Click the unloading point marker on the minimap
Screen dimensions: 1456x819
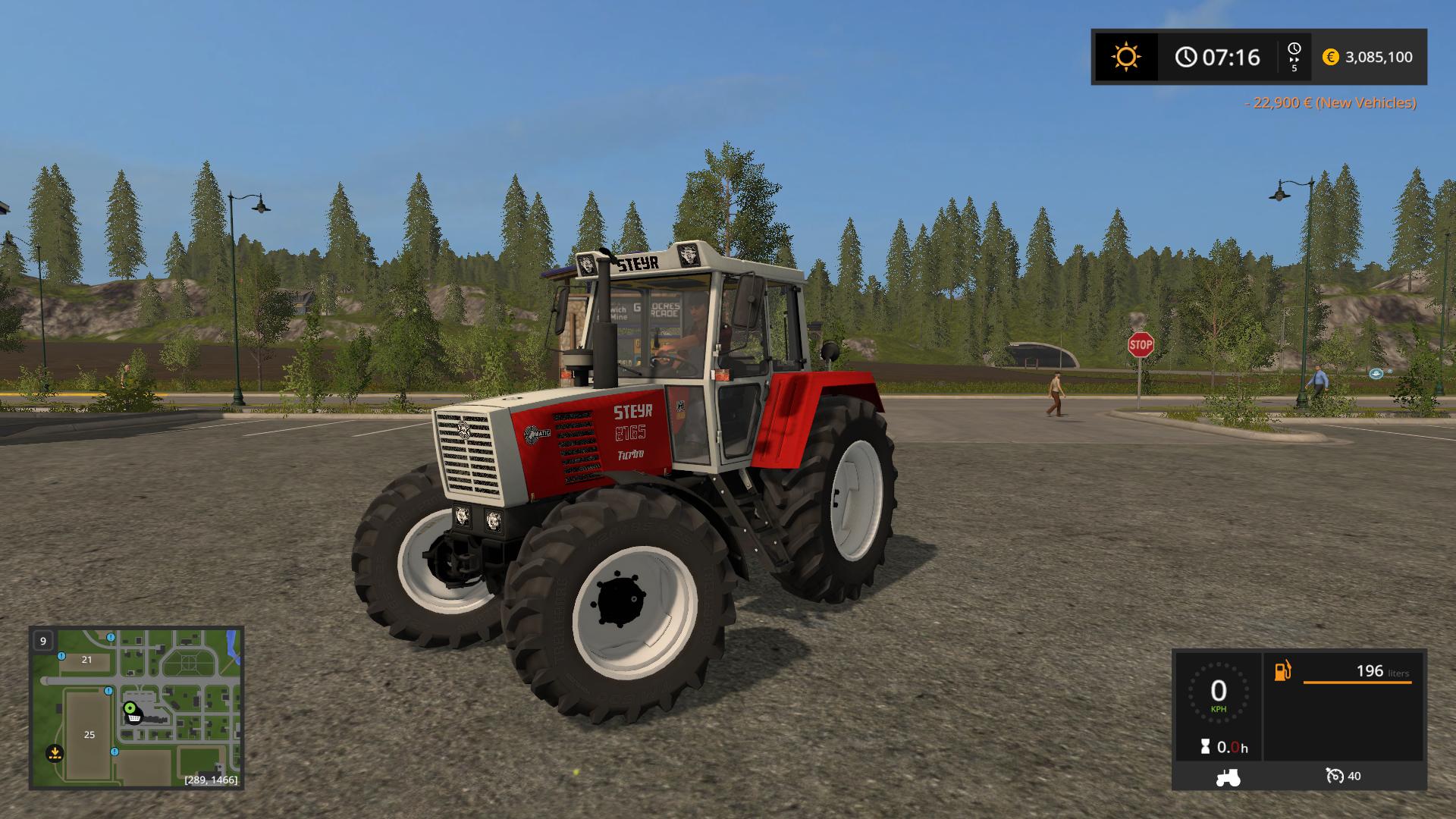55,754
